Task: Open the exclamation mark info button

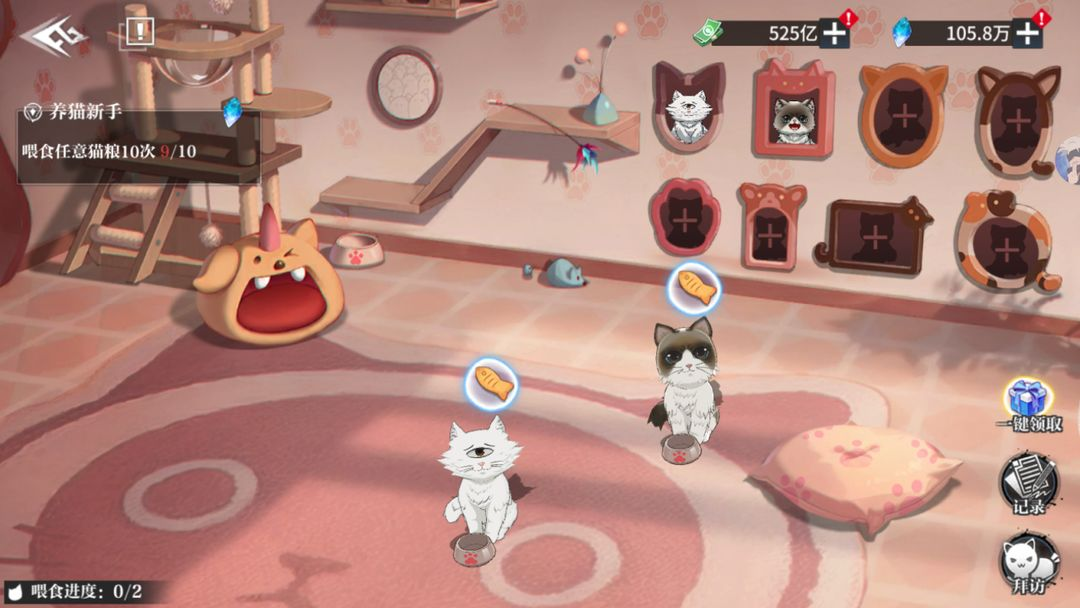Action: coord(139,32)
